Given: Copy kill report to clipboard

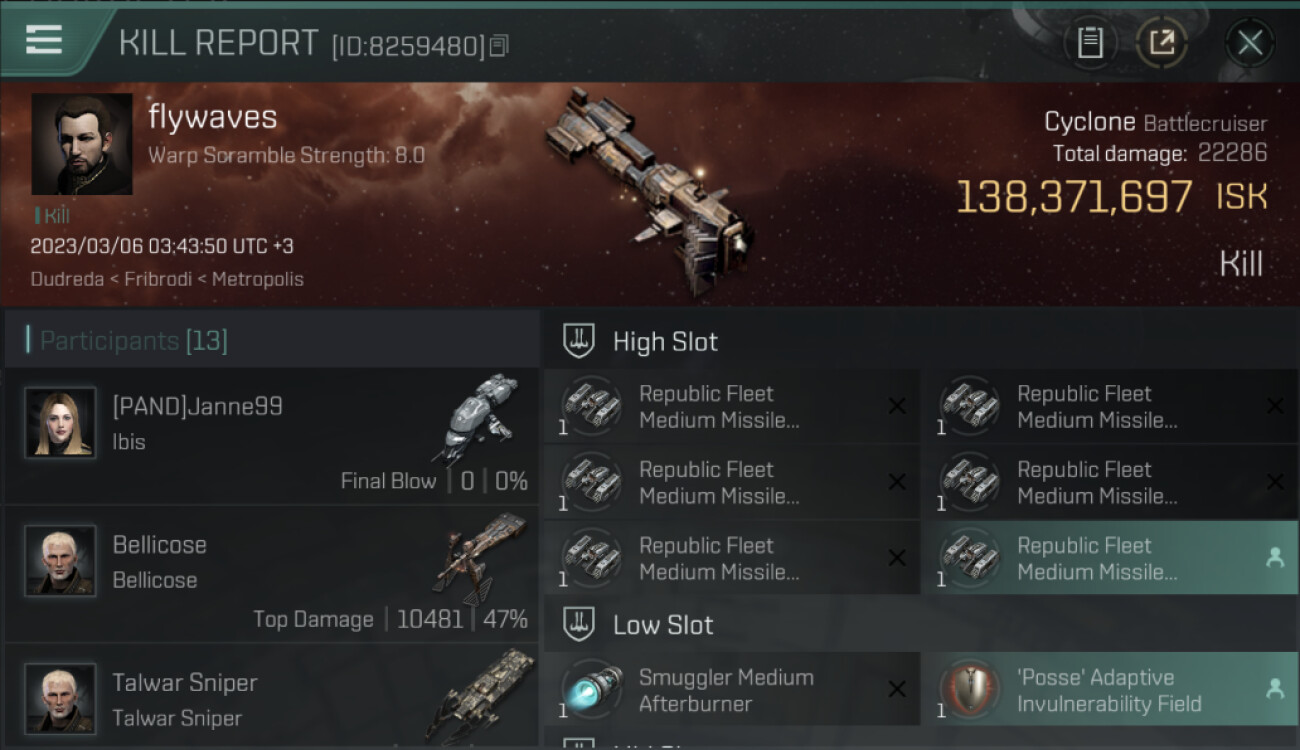Looking at the screenshot, I should 1090,43.
